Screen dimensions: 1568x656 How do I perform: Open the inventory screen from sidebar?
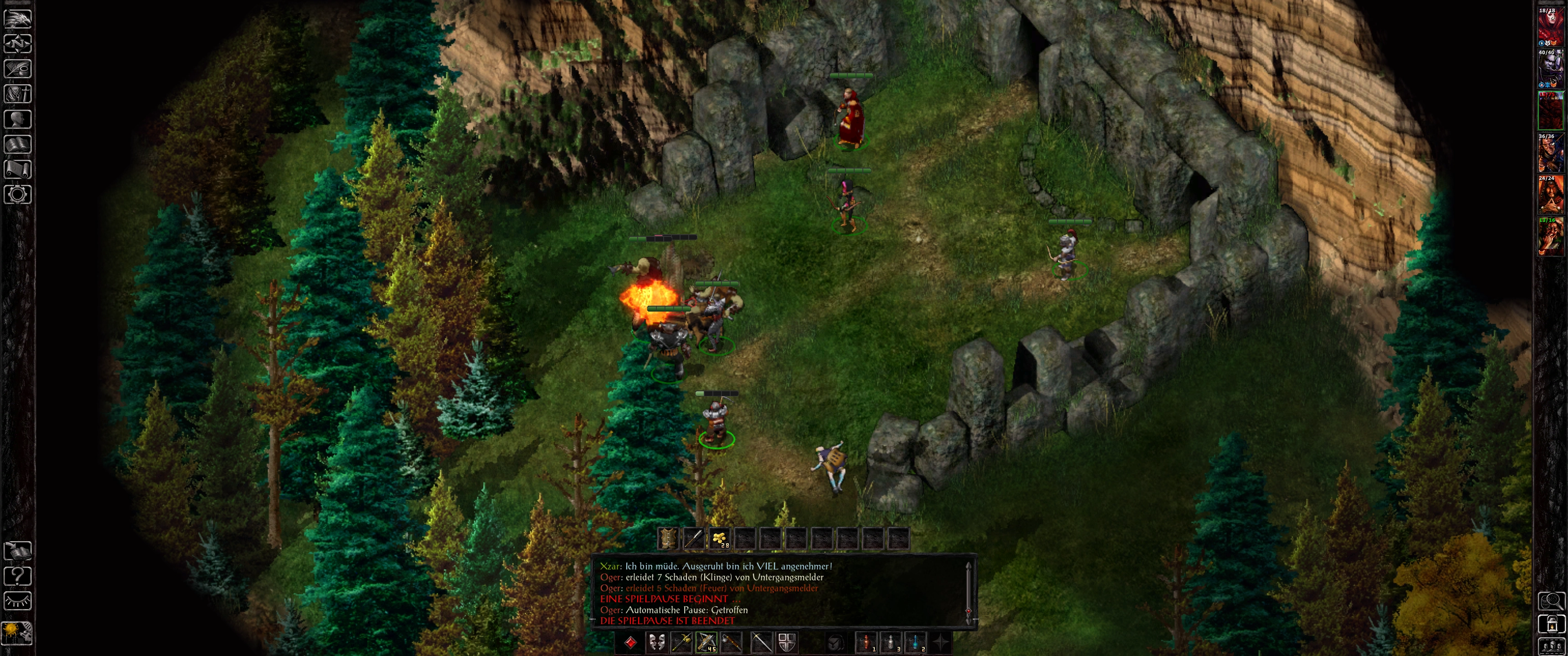pos(18,94)
